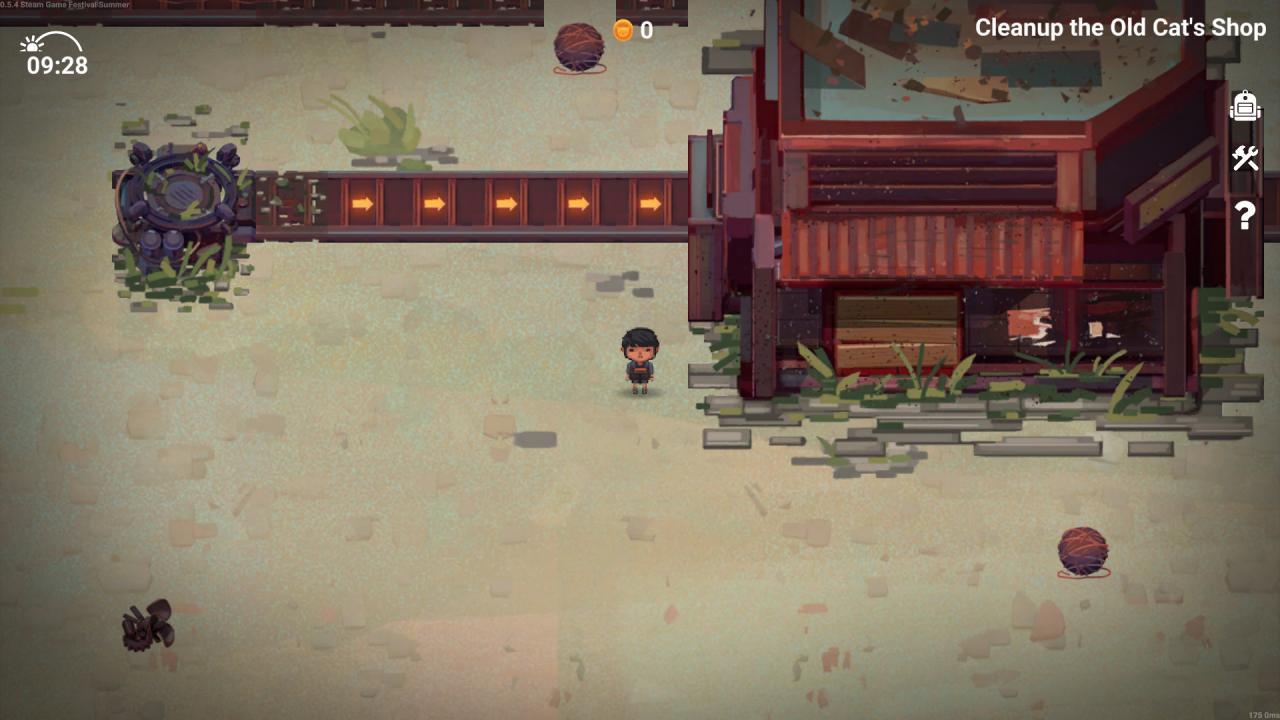This screenshot has height=720, width=1280.
Task: Click the rightmost orange conveyor arrow
Action: tap(651, 203)
